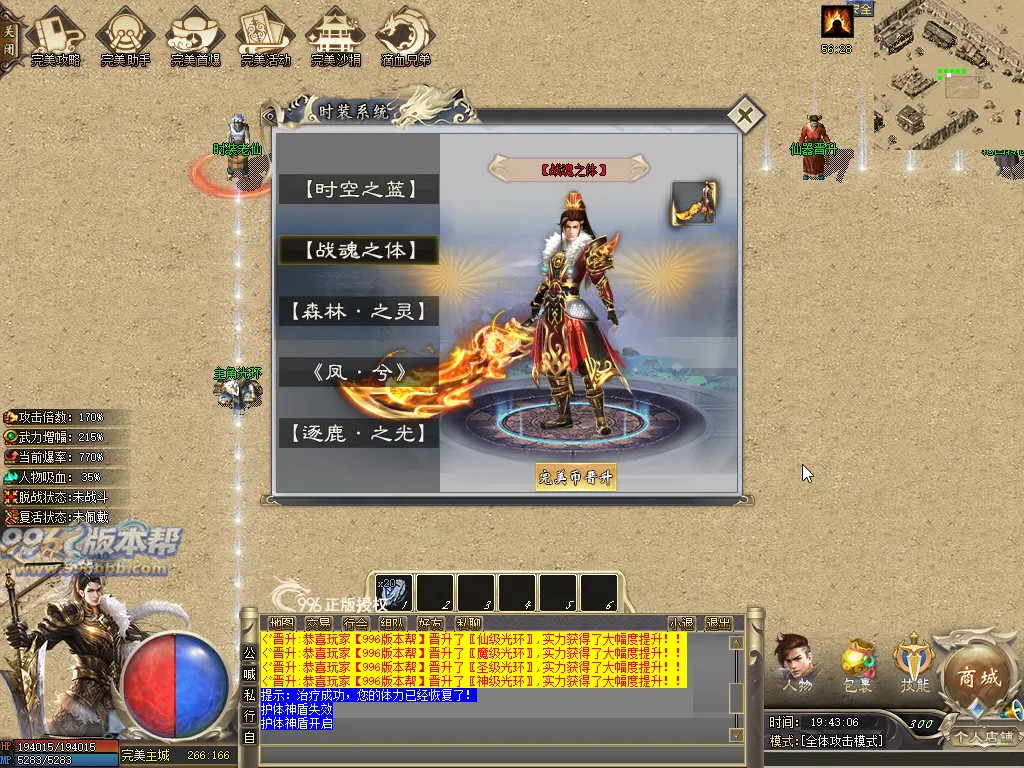Image resolution: width=1024 pixels, height=768 pixels.
Task: Select the 【时空之蓝】 outfit entry
Action: coord(359,189)
